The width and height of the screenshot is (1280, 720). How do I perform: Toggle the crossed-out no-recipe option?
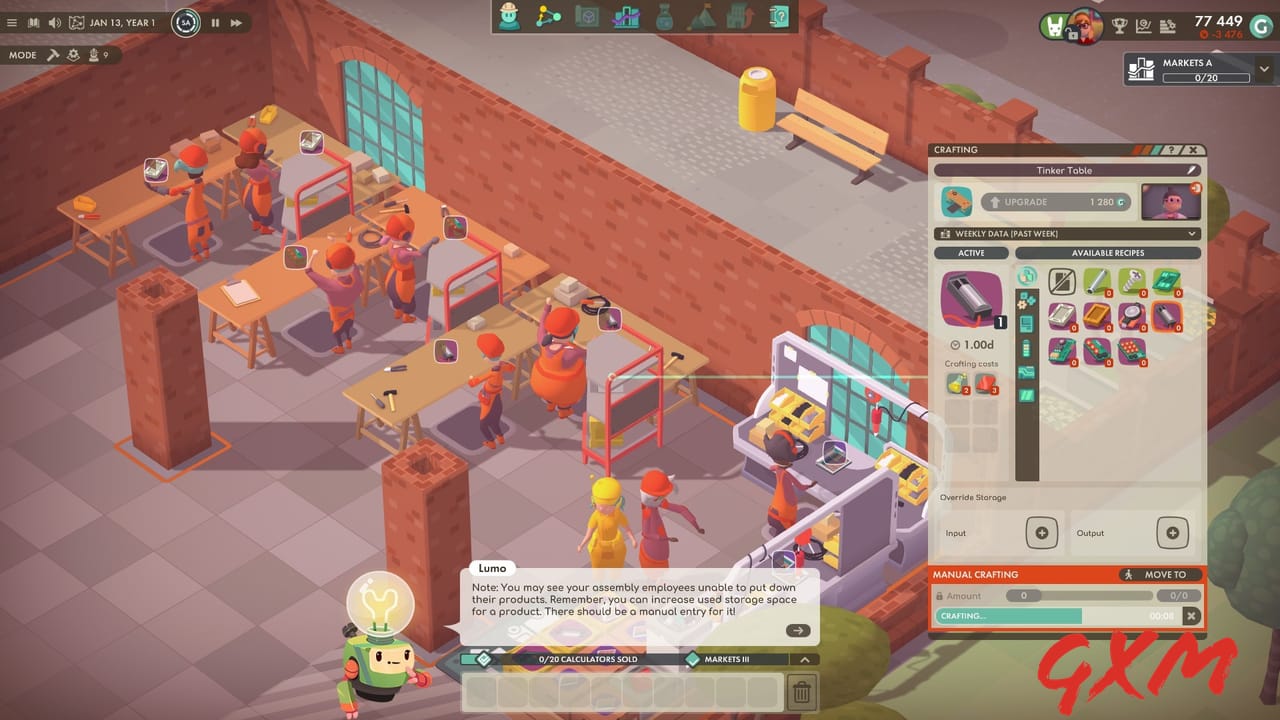(1062, 281)
